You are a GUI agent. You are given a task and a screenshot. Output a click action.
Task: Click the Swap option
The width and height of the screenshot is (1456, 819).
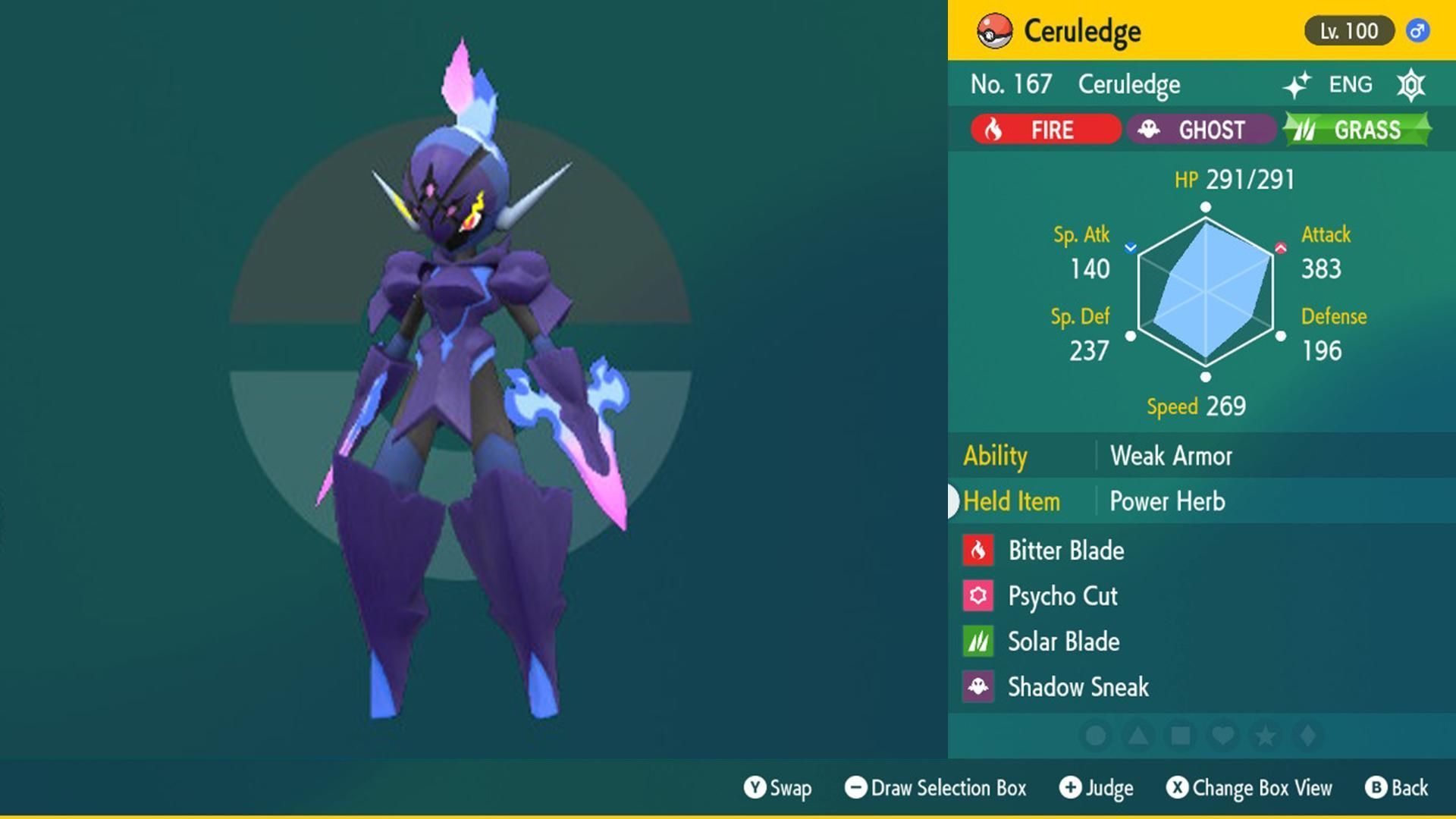pyautogui.click(x=778, y=788)
